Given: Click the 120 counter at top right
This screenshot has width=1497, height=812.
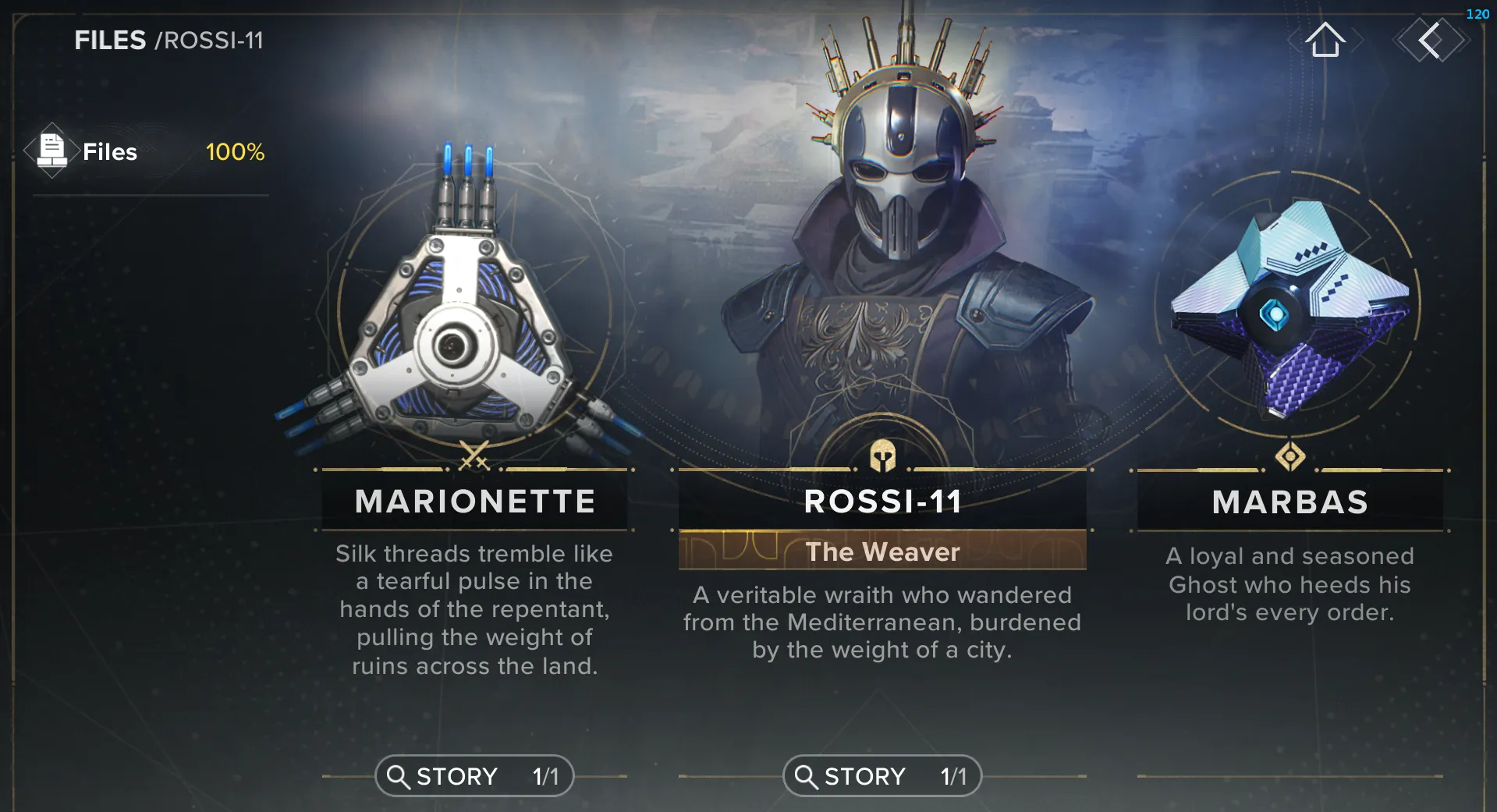Looking at the screenshot, I should point(1477,12).
